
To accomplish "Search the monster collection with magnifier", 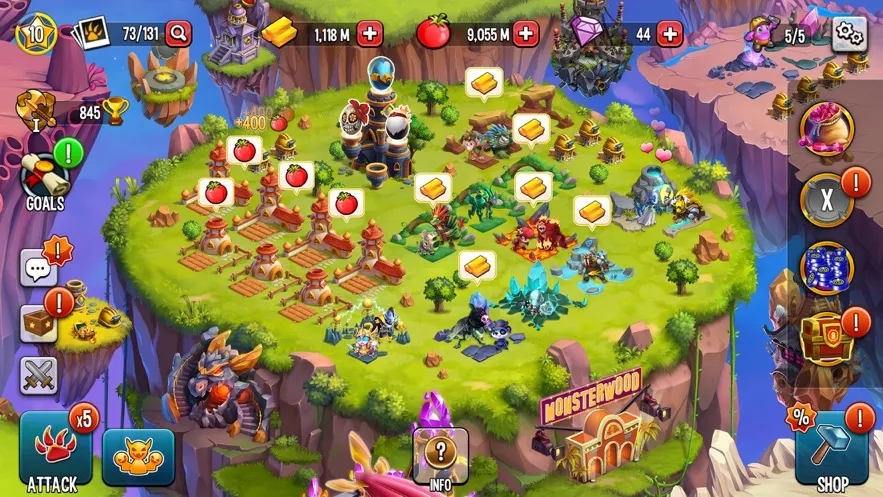I will click(x=178, y=34).
